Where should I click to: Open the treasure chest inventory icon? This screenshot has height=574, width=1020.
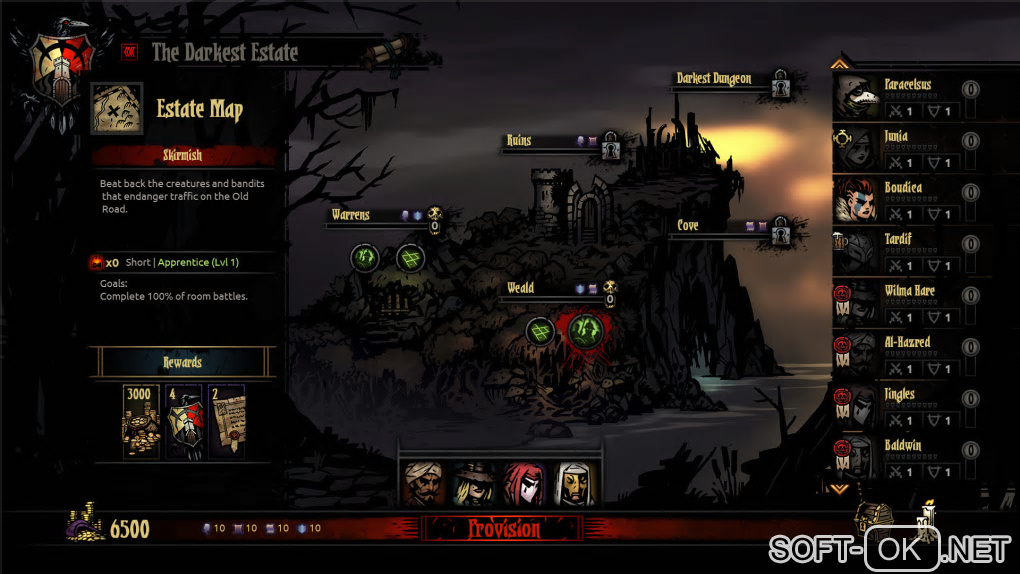[x=872, y=515]
